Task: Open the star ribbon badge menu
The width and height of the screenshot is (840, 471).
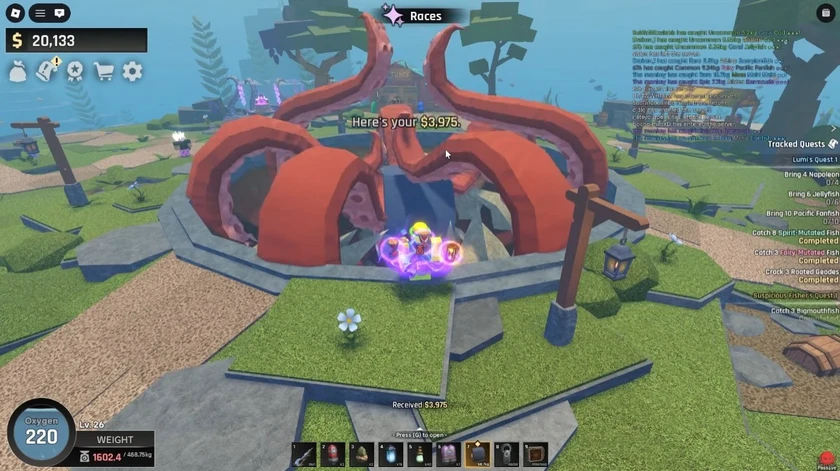Action: point(74,71)
